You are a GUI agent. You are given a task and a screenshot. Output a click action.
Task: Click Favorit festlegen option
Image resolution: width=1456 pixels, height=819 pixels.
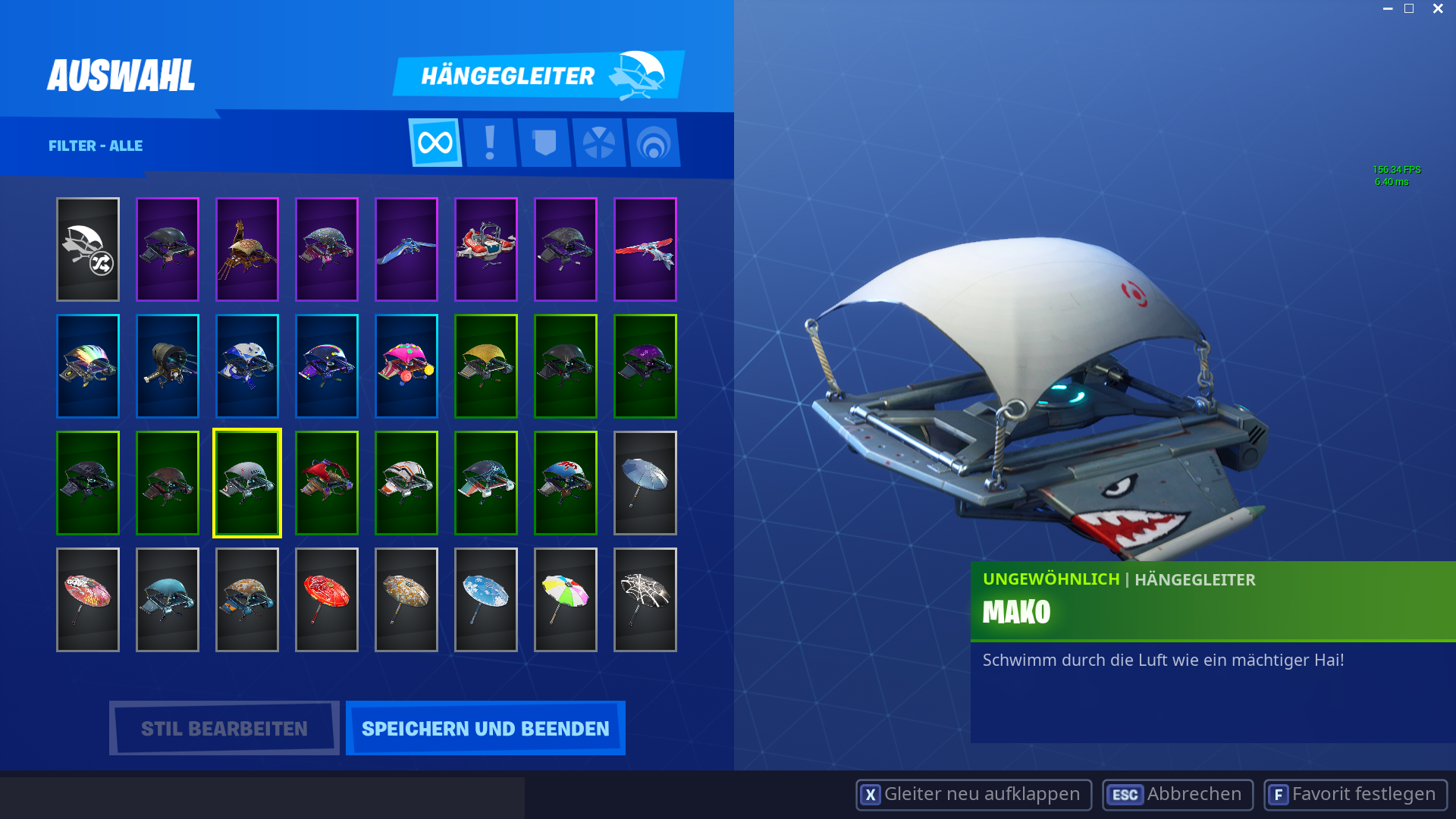click(1355, 795)
